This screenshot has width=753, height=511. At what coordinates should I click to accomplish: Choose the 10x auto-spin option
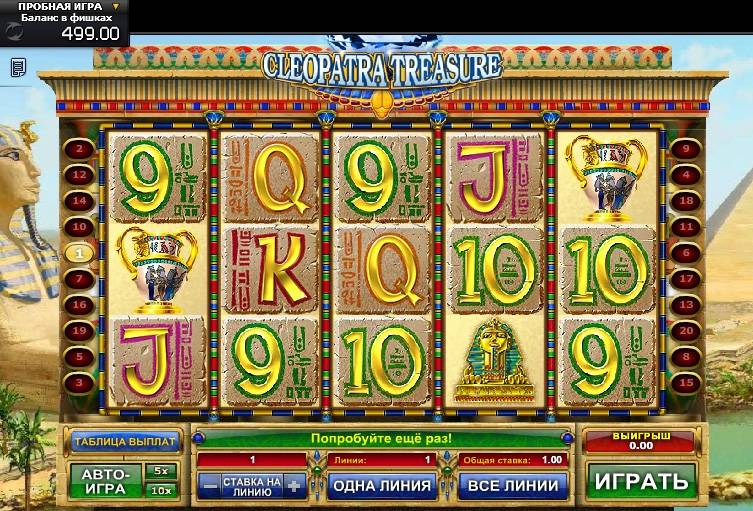(x=160, y=490)
